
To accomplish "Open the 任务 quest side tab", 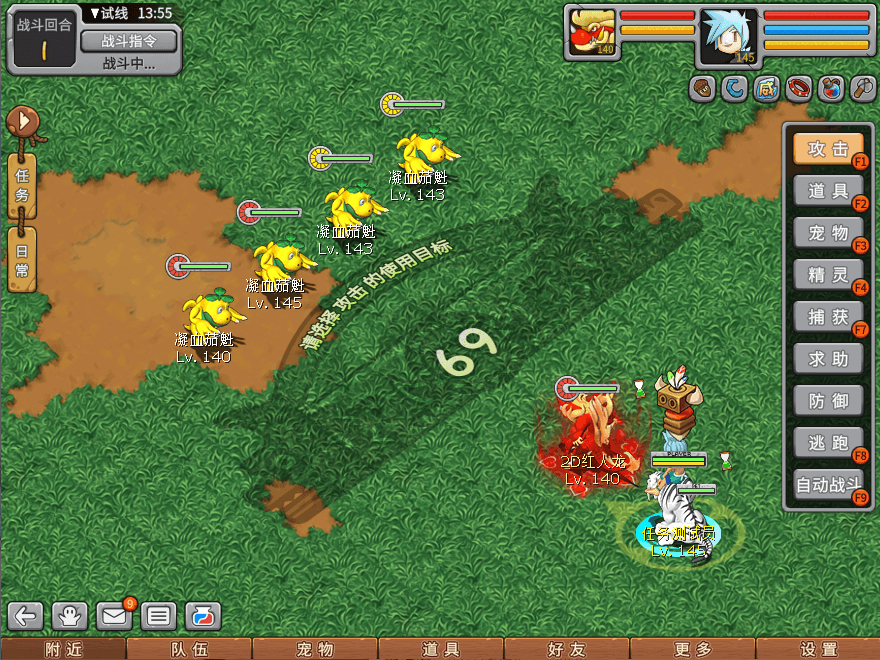I will [x=22, y=185].
